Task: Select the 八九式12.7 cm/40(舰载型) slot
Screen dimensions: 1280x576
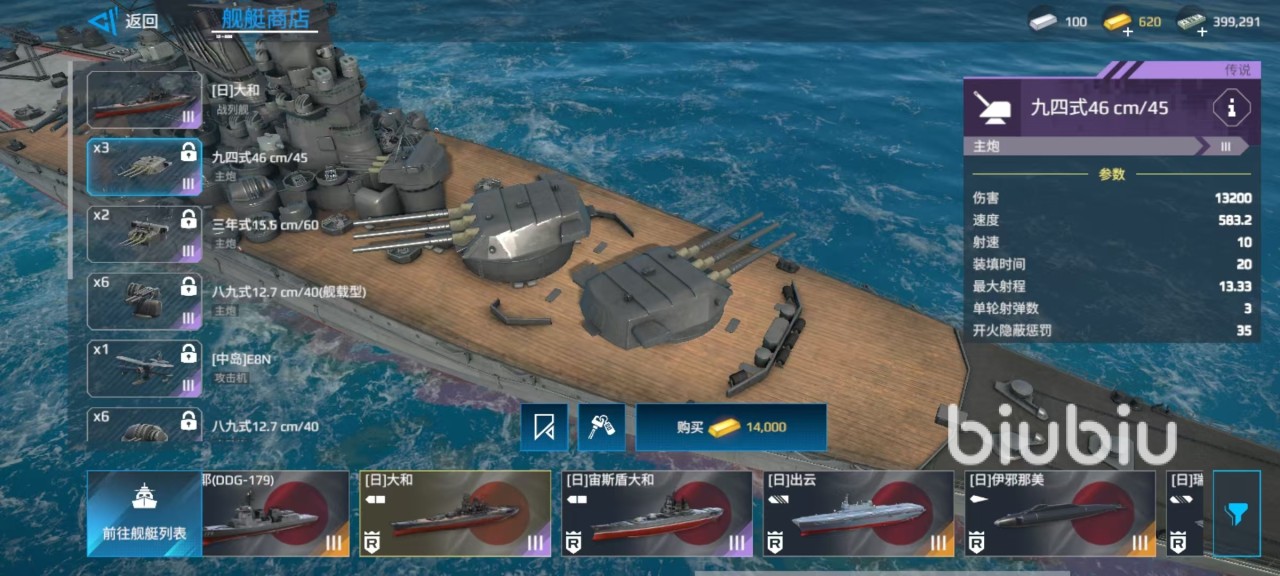Action: tap(145, 300)
